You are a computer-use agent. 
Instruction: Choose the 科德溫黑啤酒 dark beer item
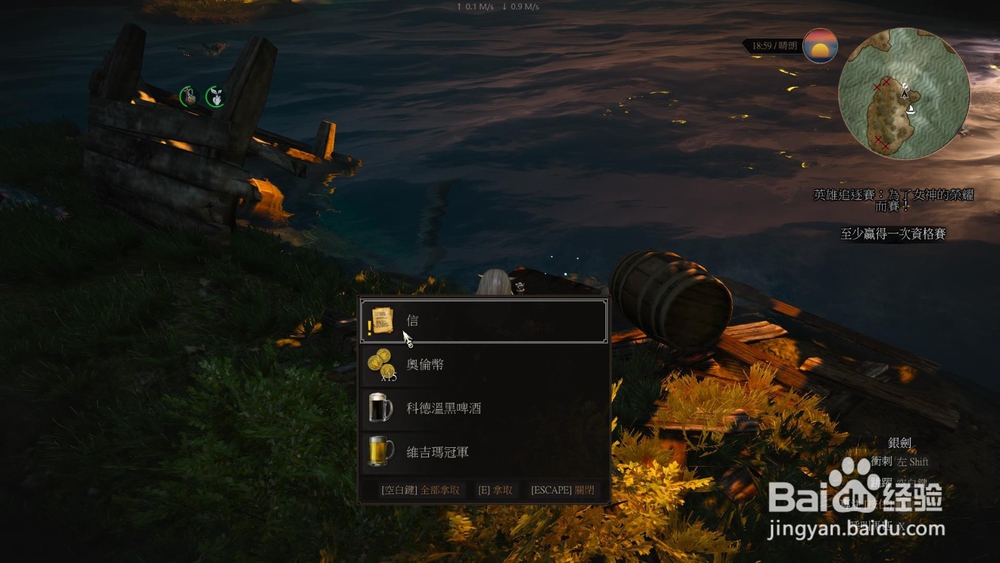click(483, 408)
